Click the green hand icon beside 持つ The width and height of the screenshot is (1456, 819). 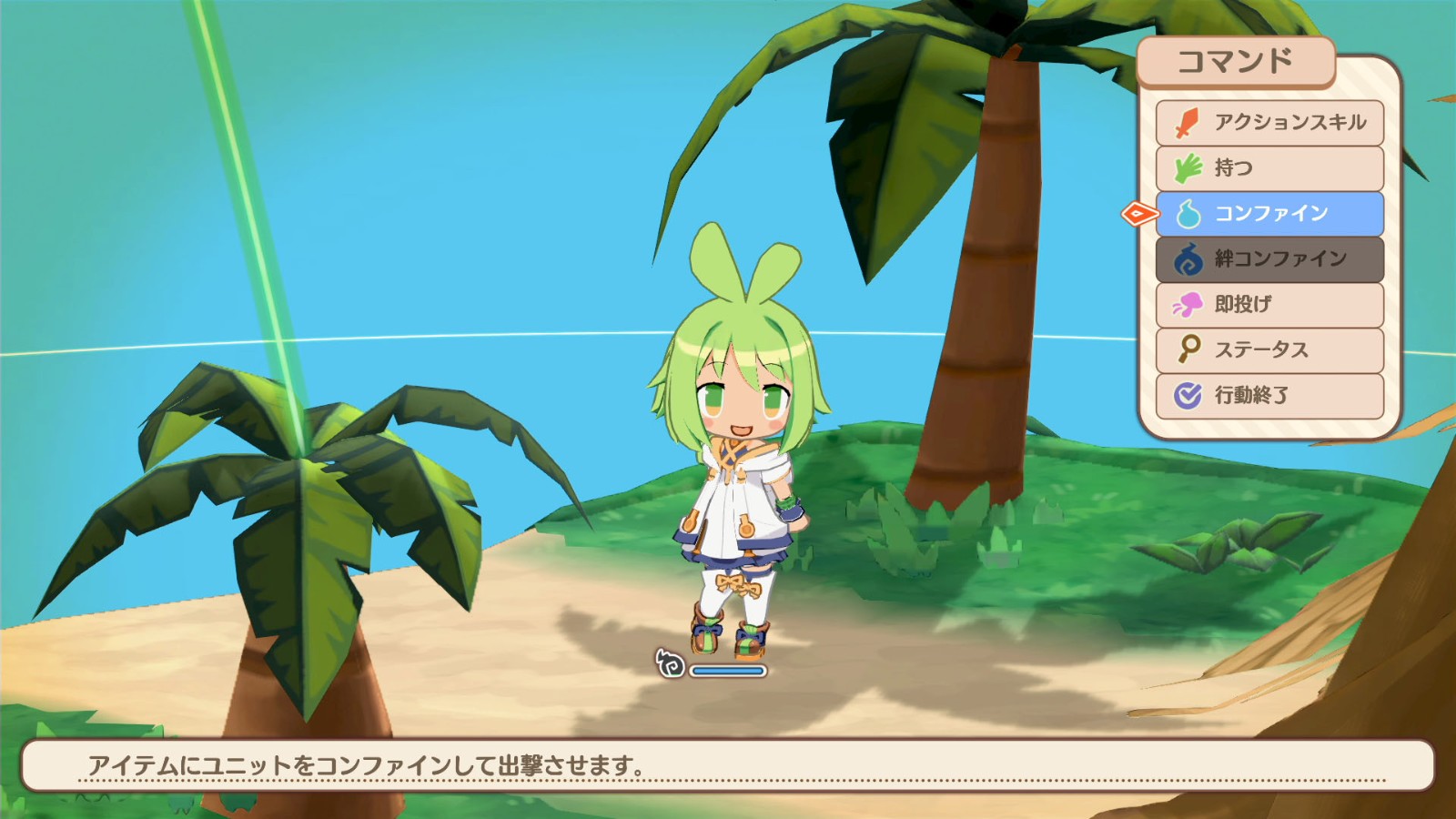pos(1186,168)
